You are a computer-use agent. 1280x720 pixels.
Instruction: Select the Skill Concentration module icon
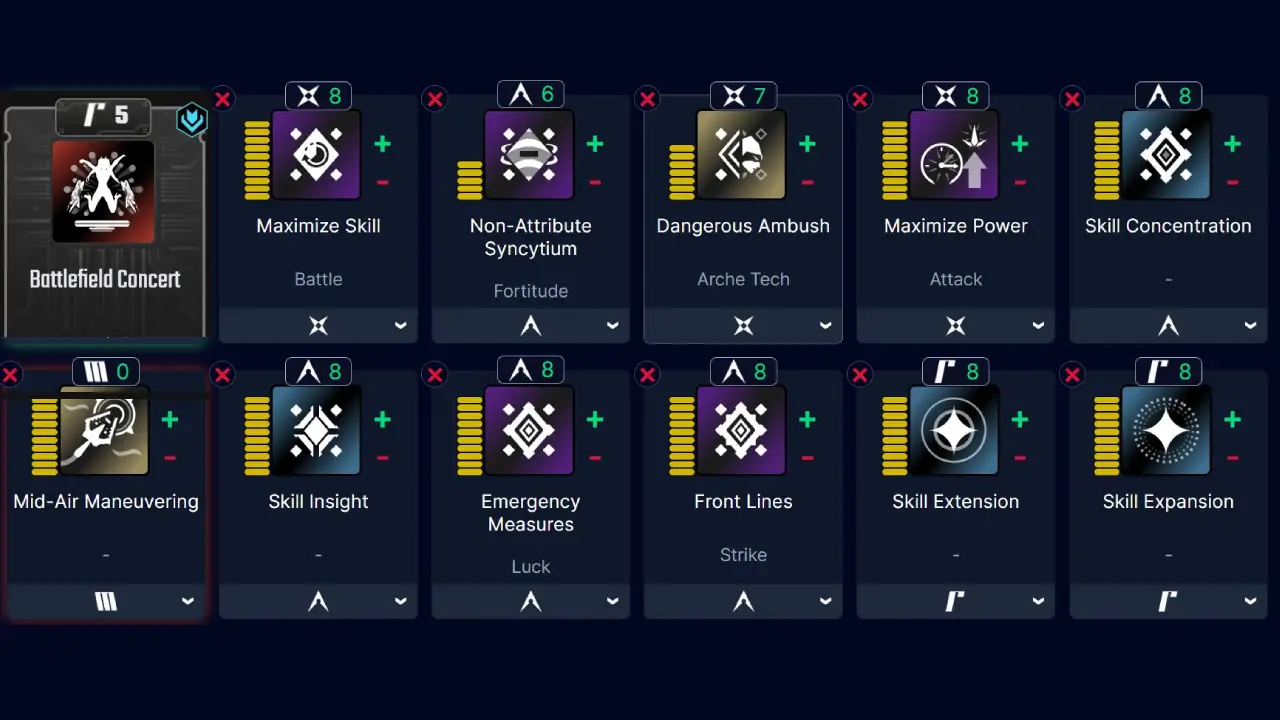(x=1168, y=155)
